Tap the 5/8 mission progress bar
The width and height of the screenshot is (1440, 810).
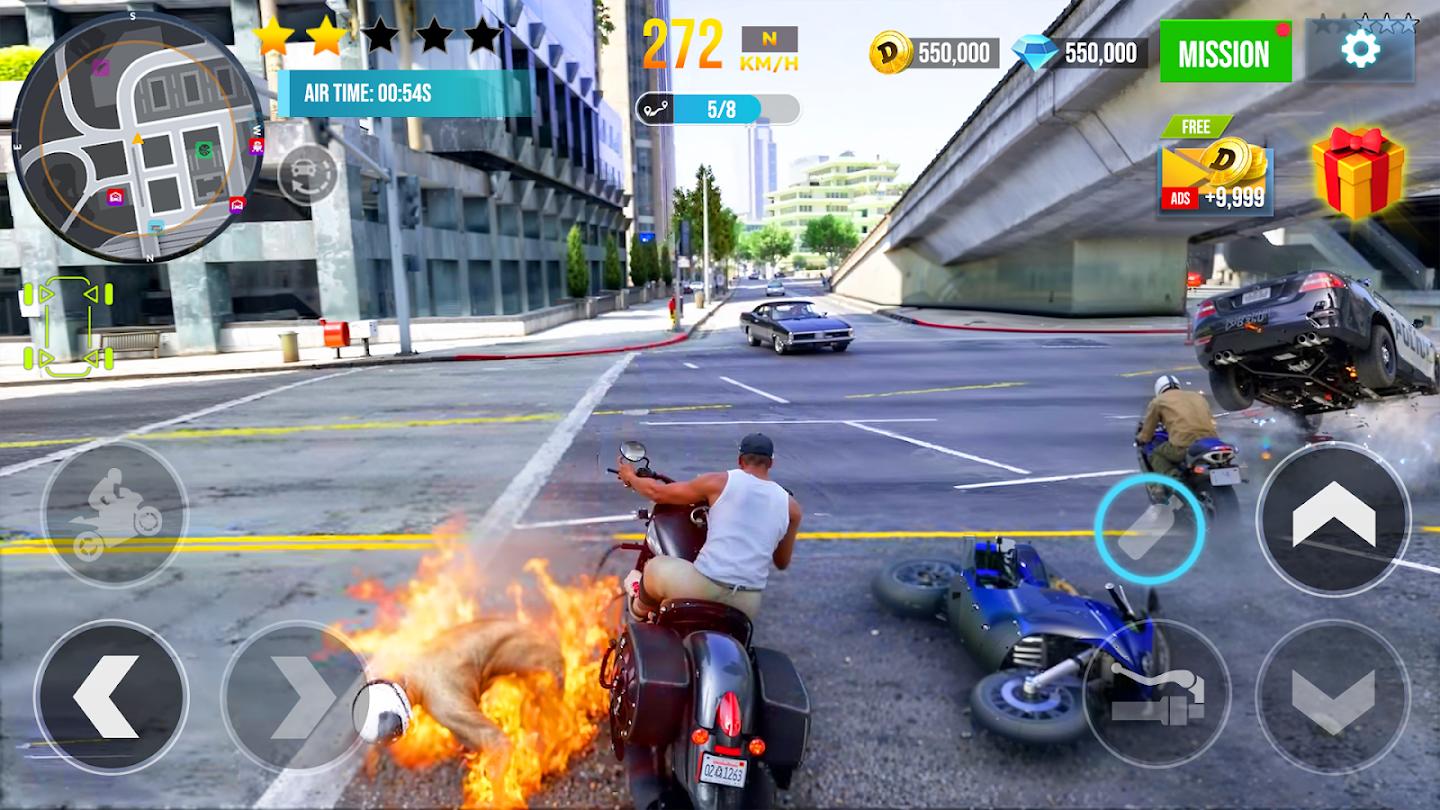(718, 110)
